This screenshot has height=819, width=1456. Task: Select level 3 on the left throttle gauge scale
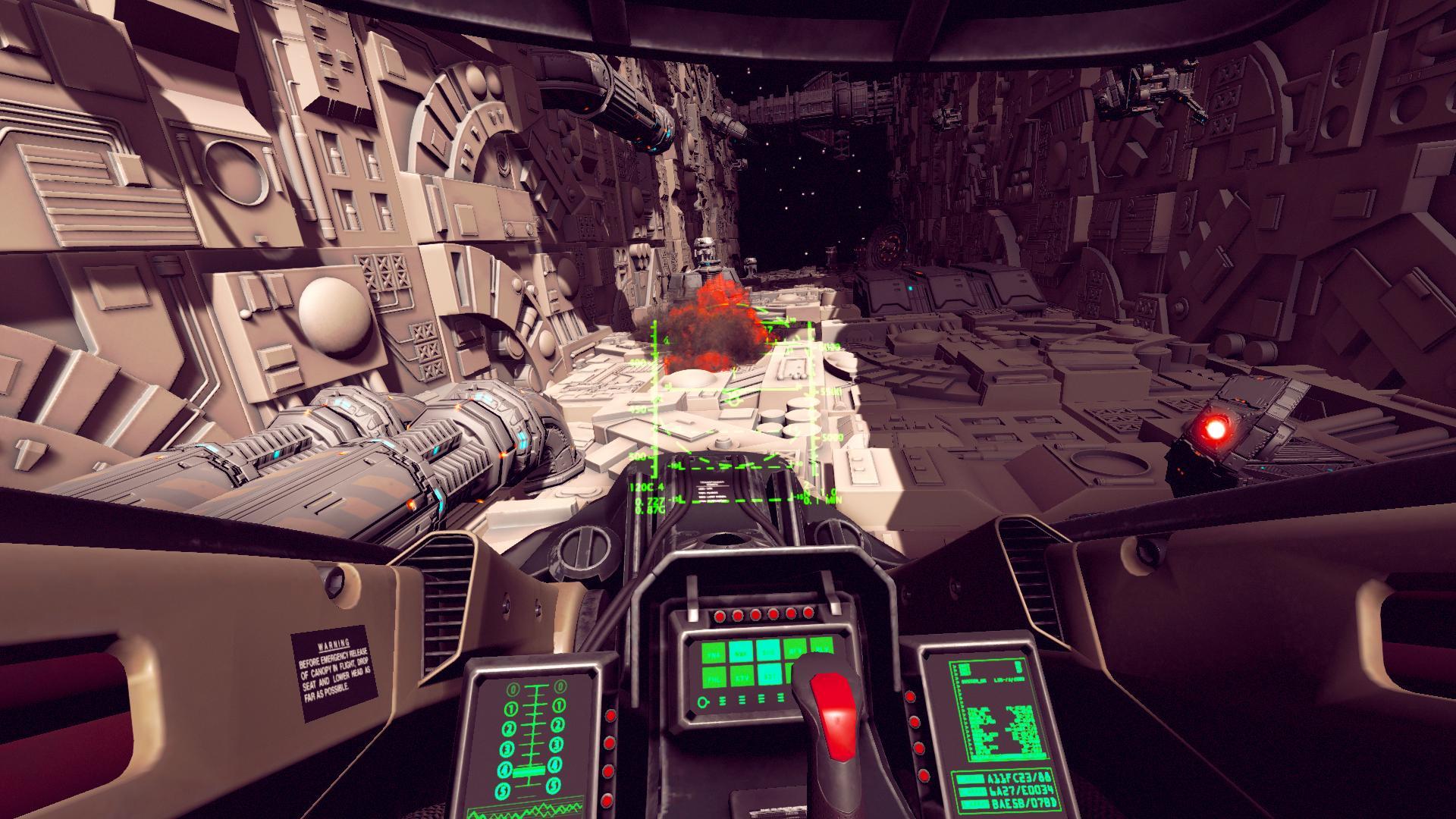(x=508, y=748)
